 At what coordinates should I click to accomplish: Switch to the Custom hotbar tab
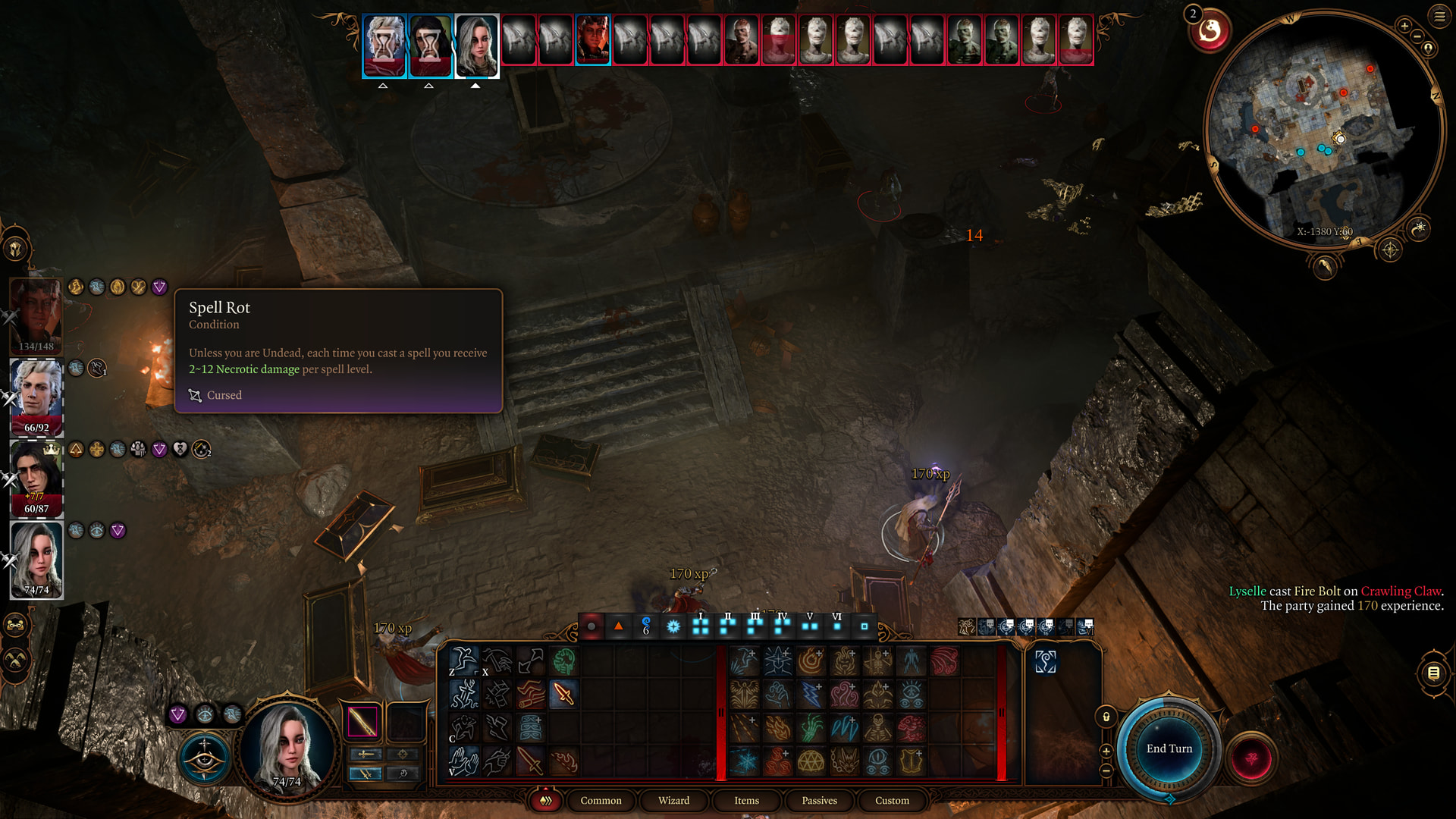click(892, 800)
